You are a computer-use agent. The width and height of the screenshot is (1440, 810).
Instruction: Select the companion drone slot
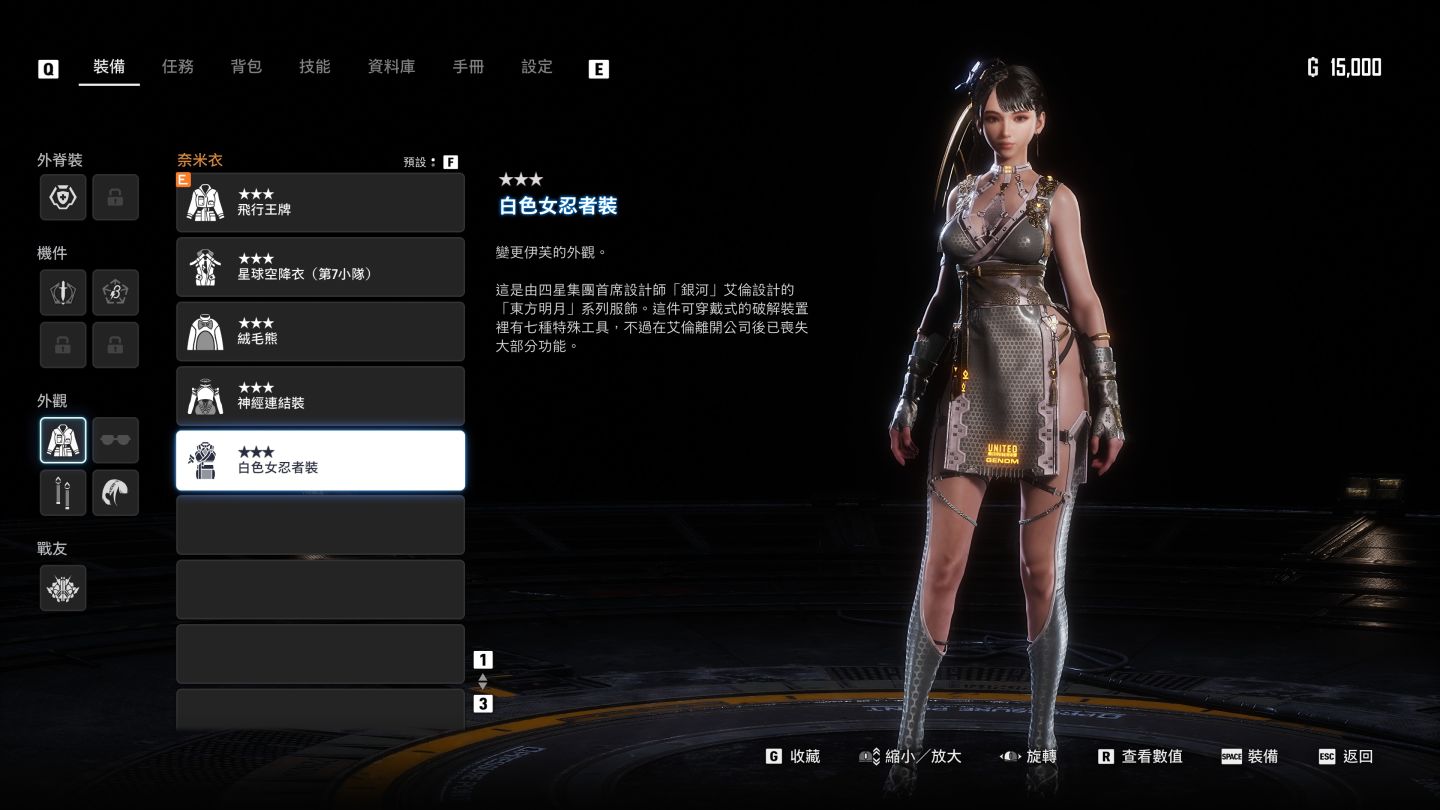pos(63,588)
